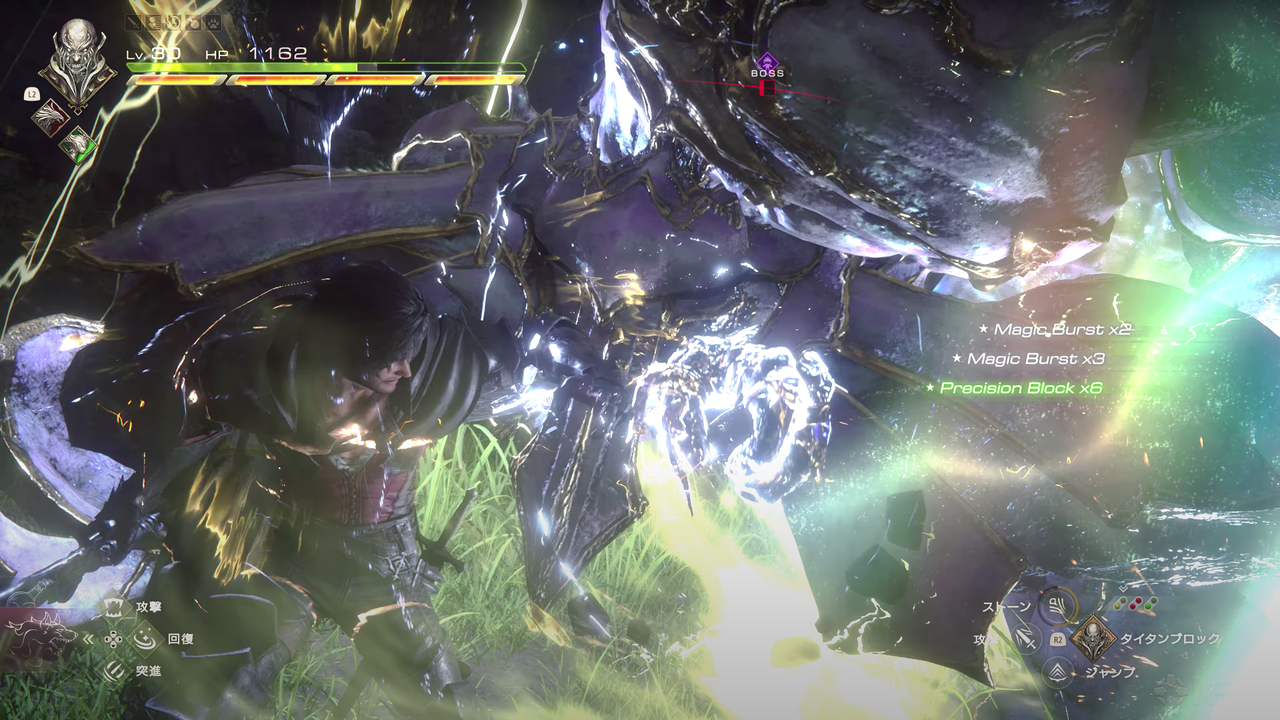Image resolution: width=1280 pixels, height=720 pixels.
Task: Click the crossed-out sword status icon
Action: (135, 20)
